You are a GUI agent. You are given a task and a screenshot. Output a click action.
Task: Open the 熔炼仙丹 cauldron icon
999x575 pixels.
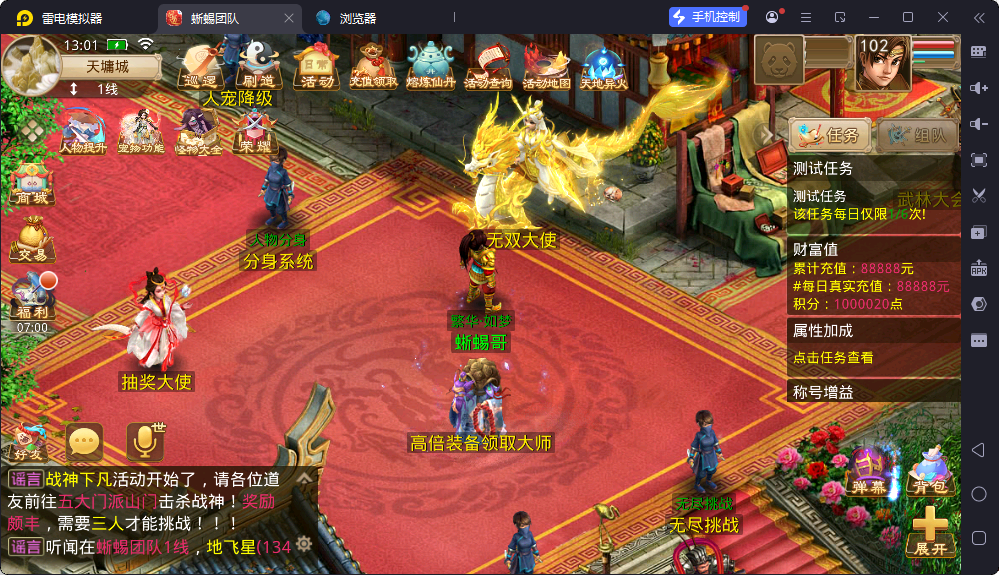pos(431,66)
